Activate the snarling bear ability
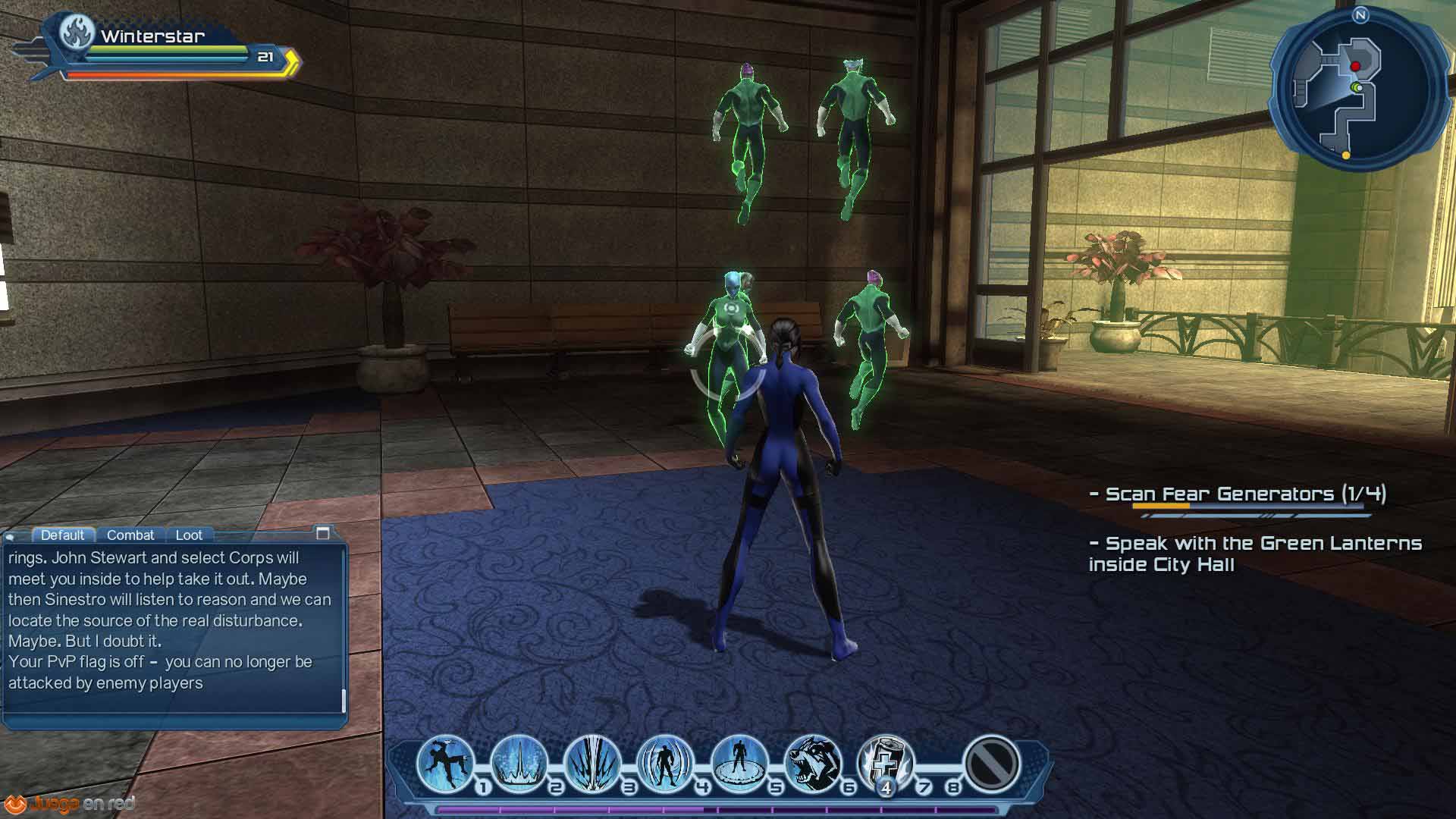 (812, 763)
